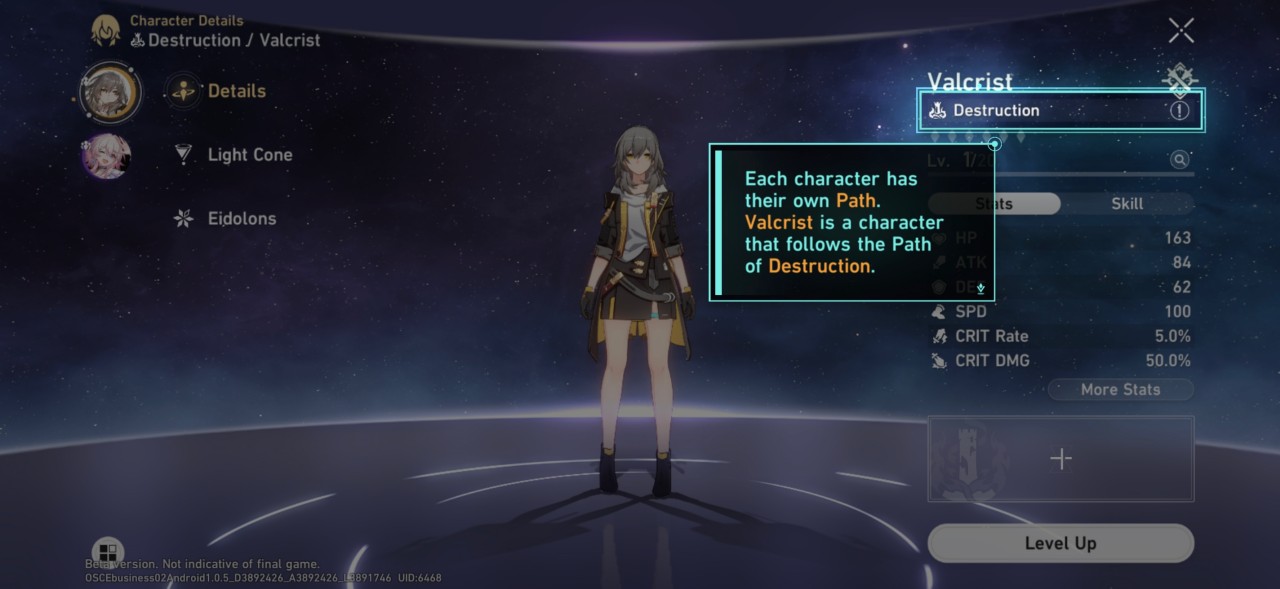This screenshot has height=589, width=1280.
Task: Switch to the Stats tab
Action: pos(994,204)
